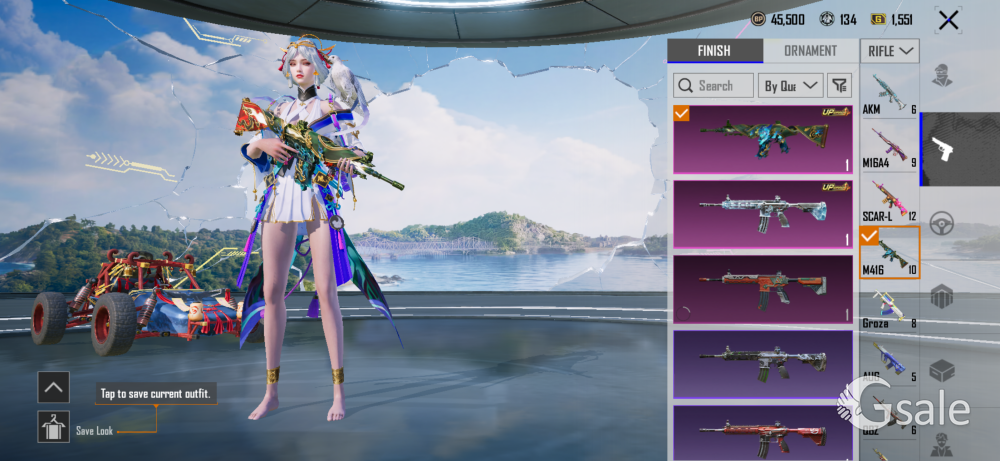Select the grey camo M416 finish
The image size is (1000, 461).
(x=762, y=363)
